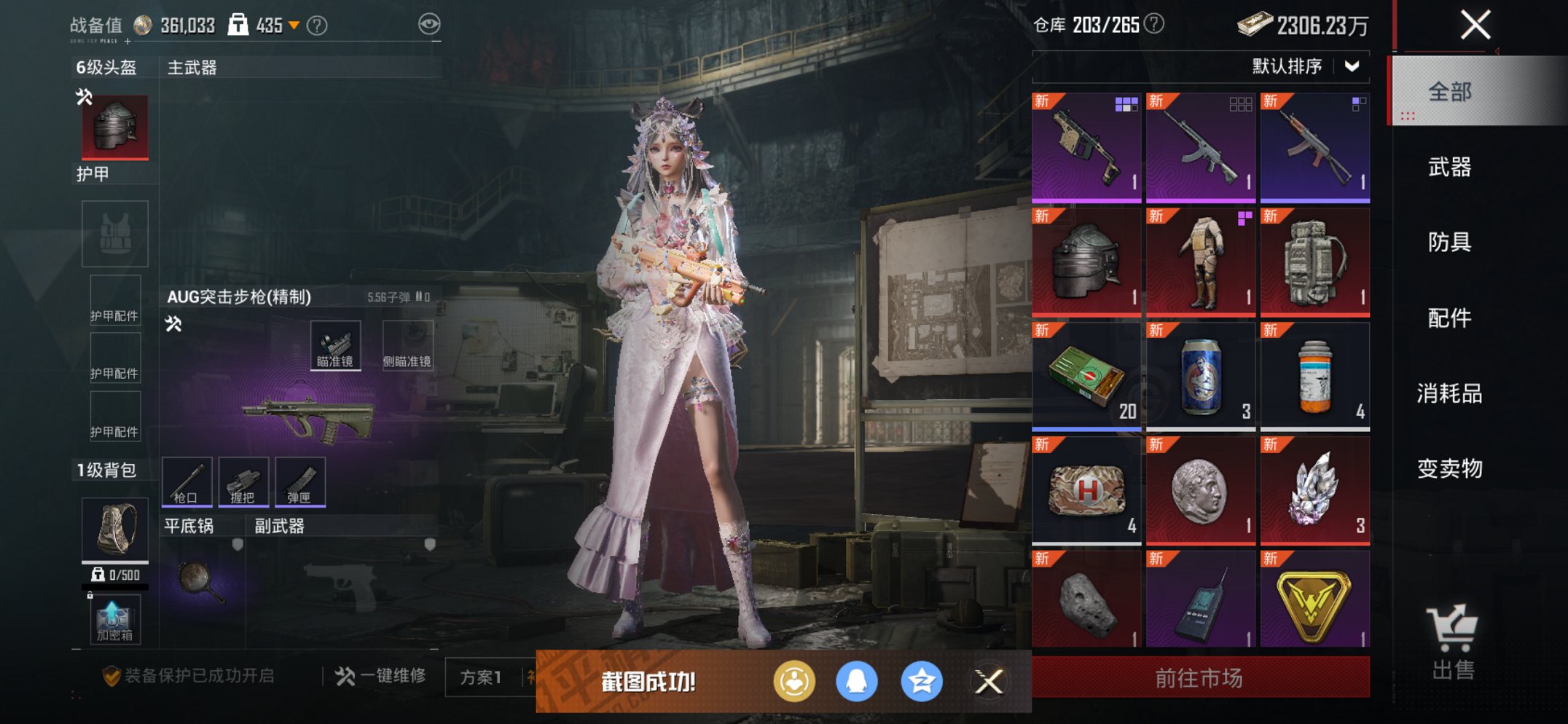Toggle the character preview eye icon
Screen dimensions: 1568x724
tap(431, 23)
